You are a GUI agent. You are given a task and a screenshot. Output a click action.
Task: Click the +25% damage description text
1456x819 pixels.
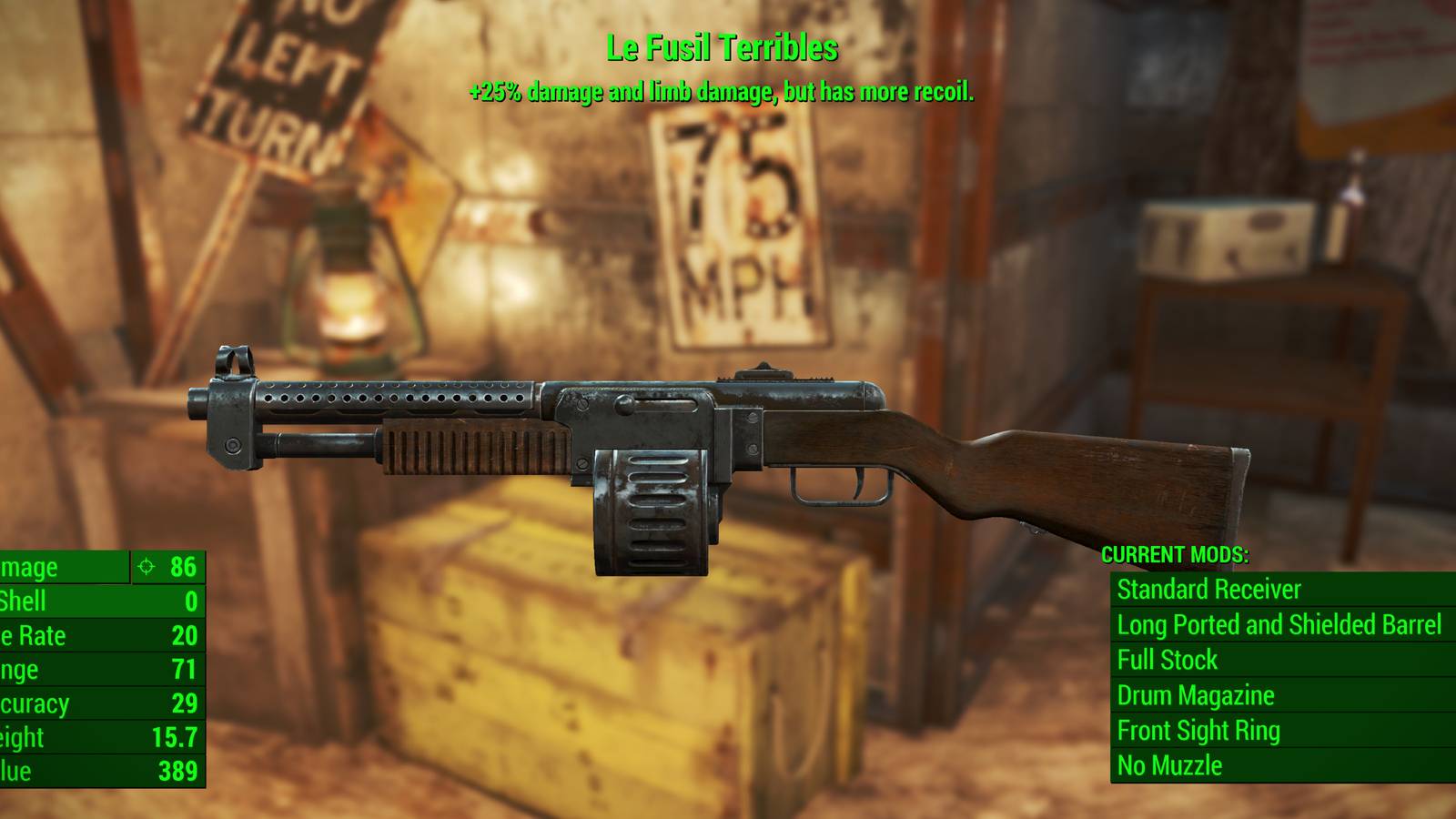[722, 91]
